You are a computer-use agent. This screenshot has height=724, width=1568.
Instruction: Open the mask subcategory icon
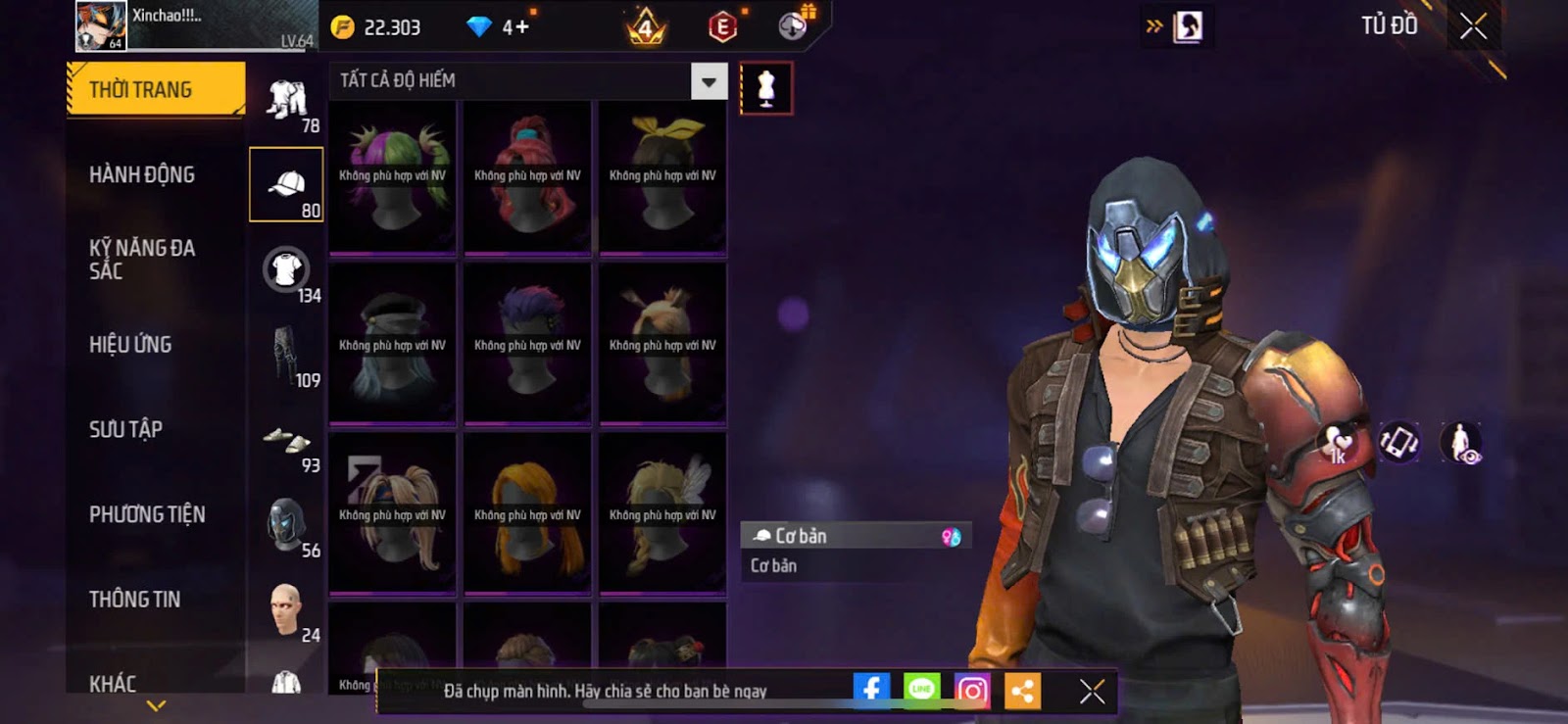[x=286, y=524]
